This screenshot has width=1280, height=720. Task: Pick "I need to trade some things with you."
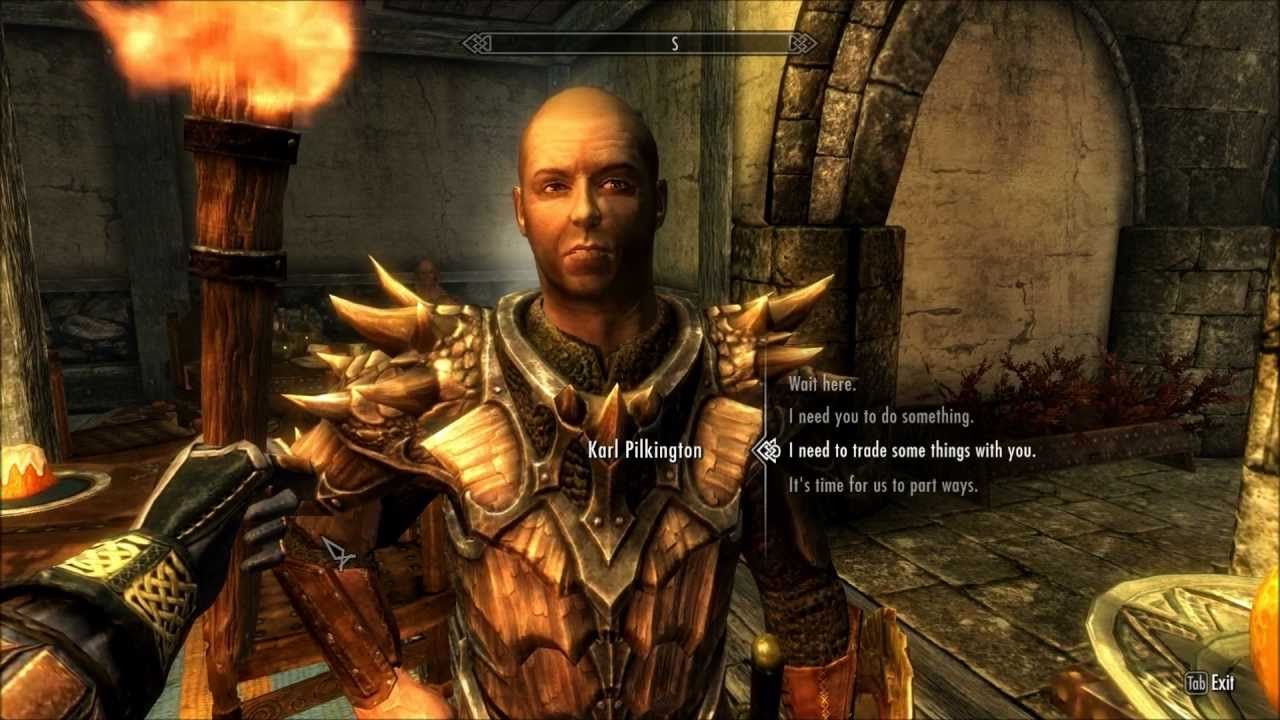(911, 451)
